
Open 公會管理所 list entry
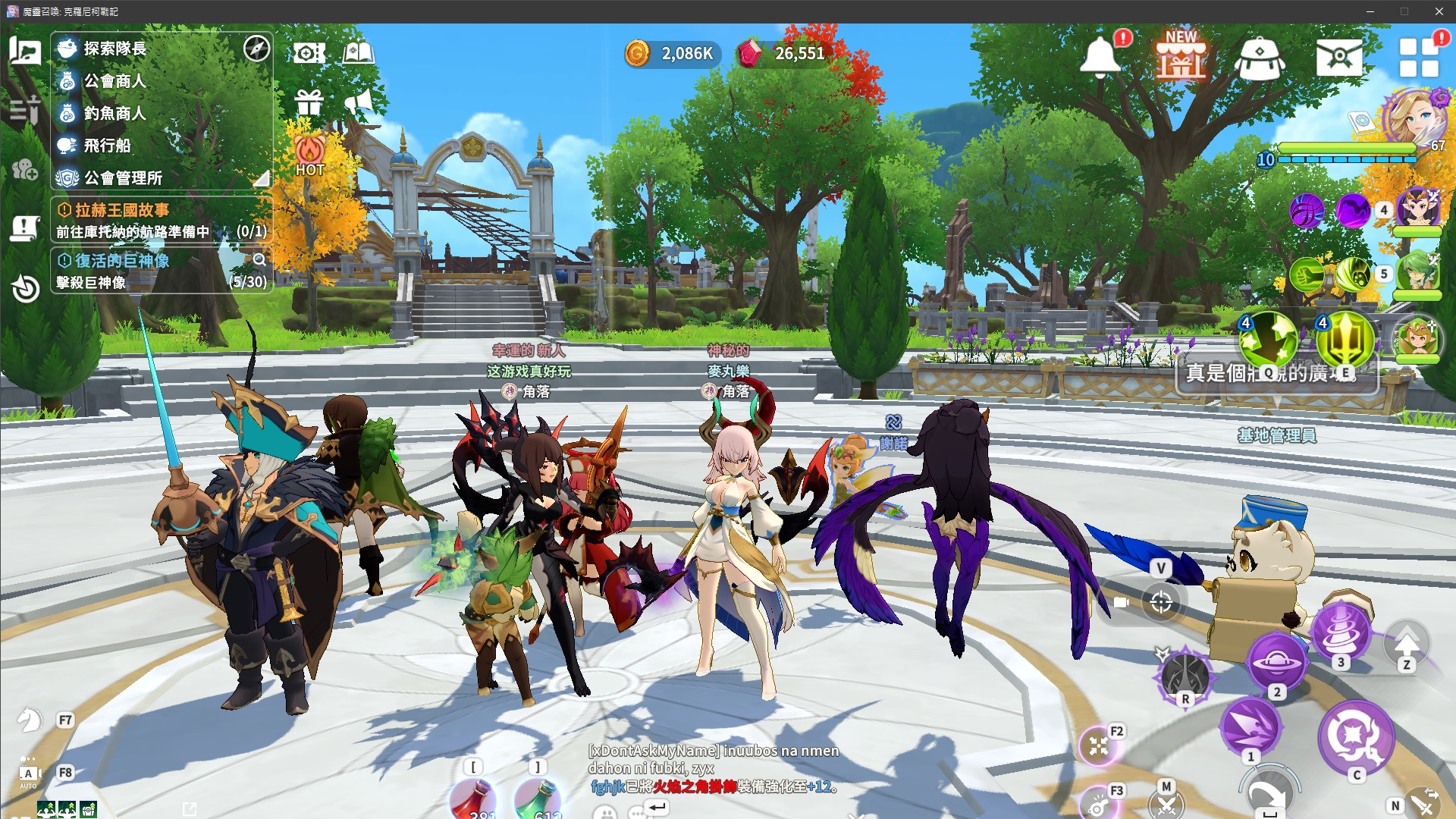click(x=123, y=178)
